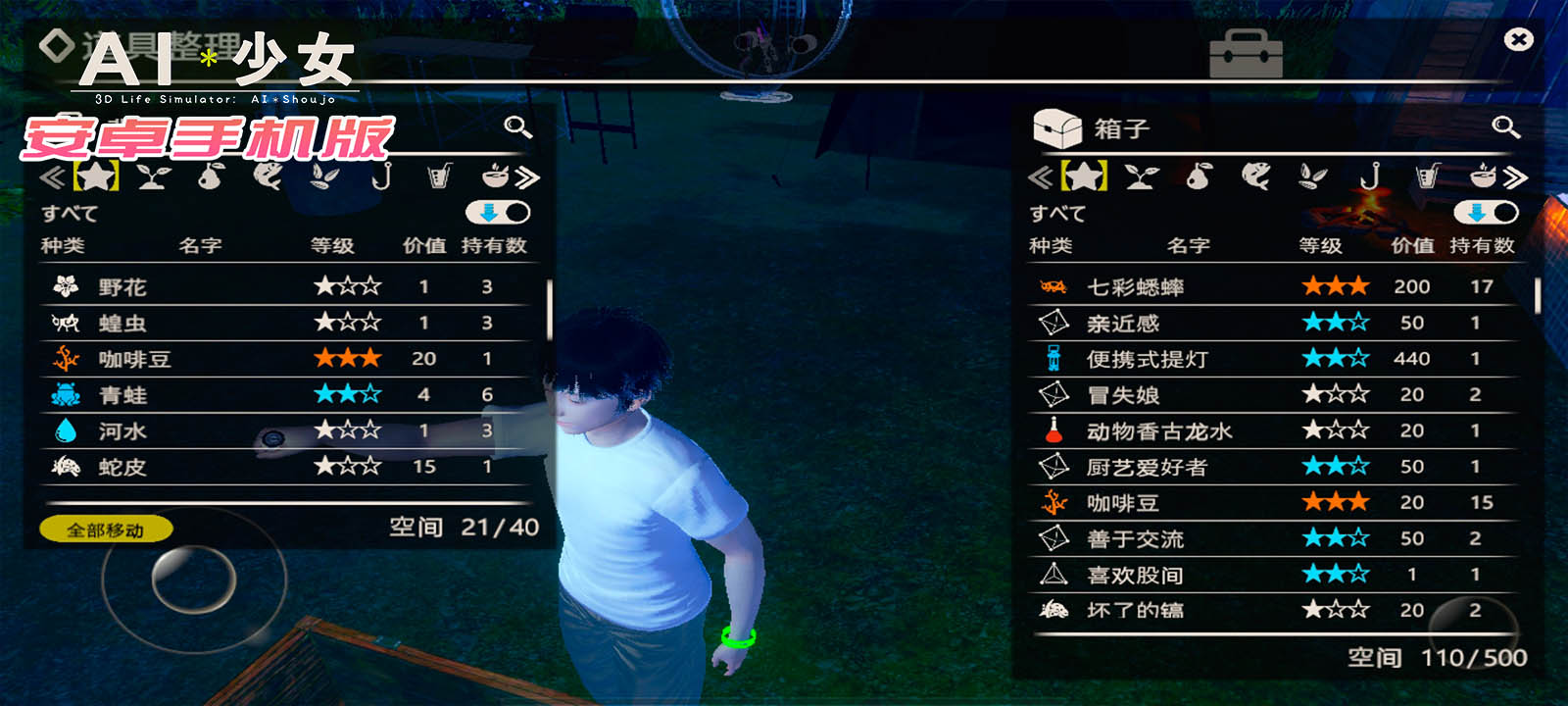Choose the 便携式提灯 chest item
Screen dimensions: 1568x706
1274,359
